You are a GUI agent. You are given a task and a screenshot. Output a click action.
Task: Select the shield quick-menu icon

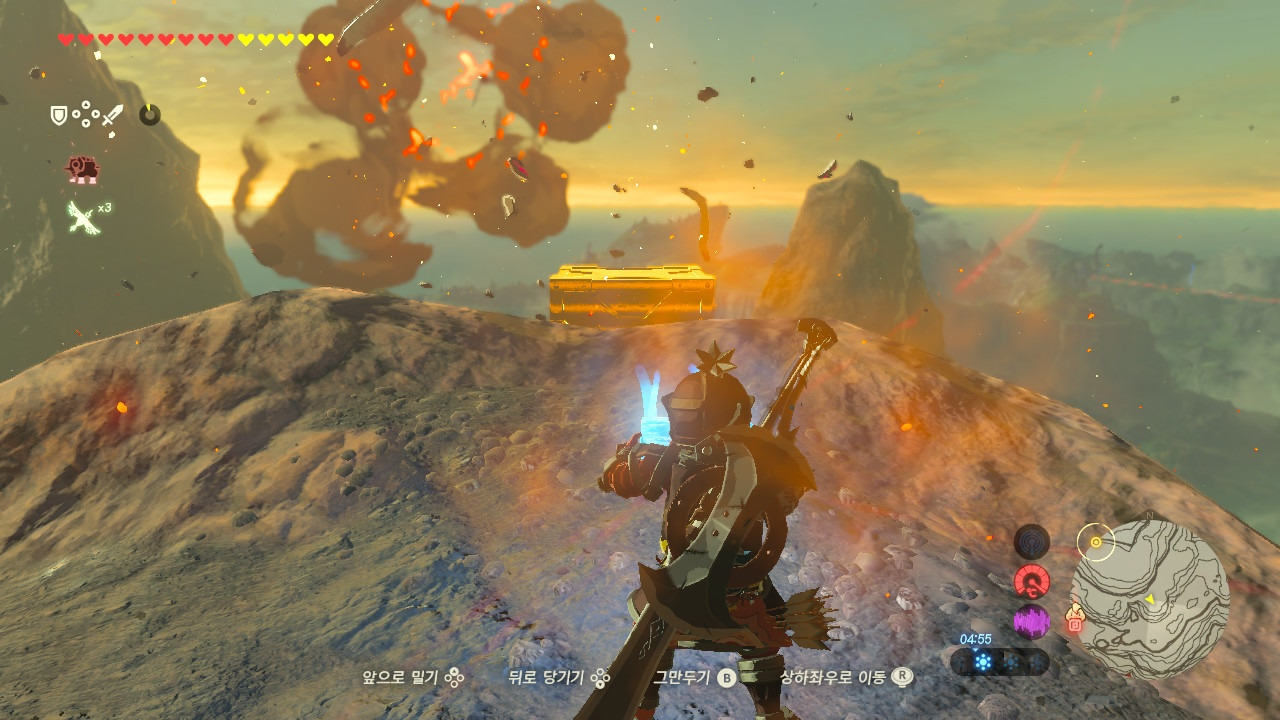coord(59,115)
